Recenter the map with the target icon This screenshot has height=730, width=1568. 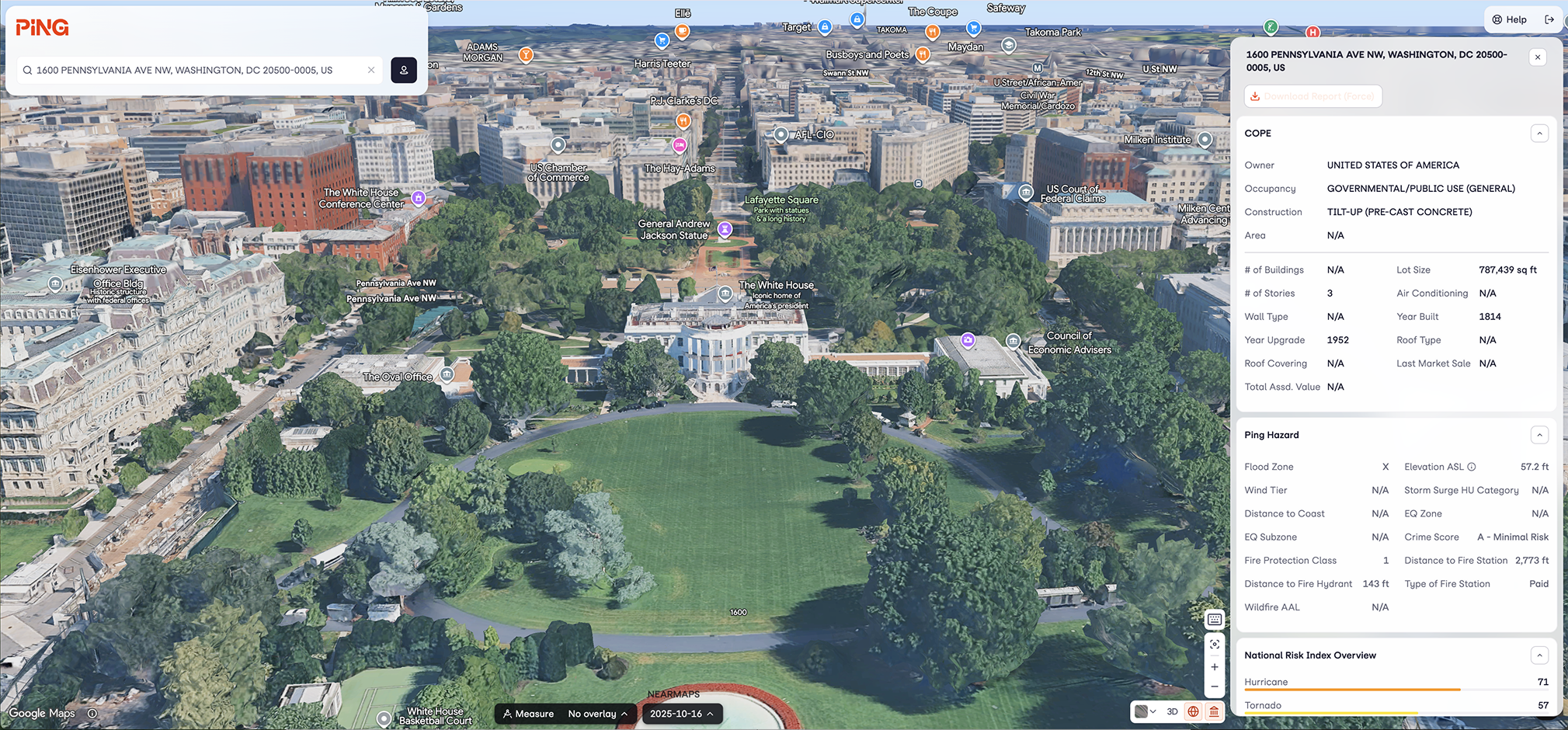pos(1215,645)
